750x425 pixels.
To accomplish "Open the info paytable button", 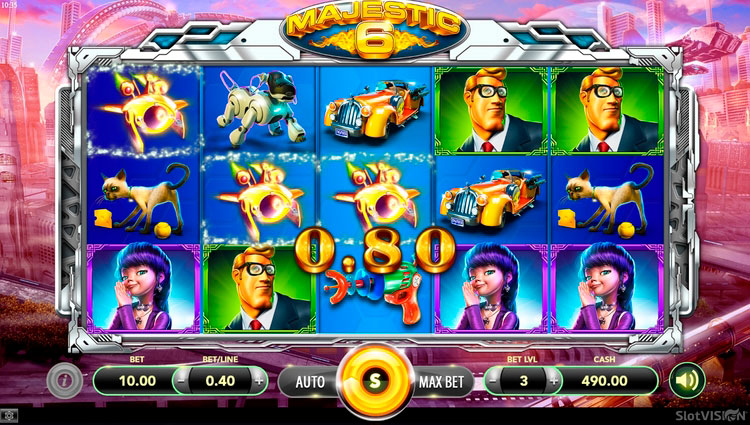I will (62, 380).
